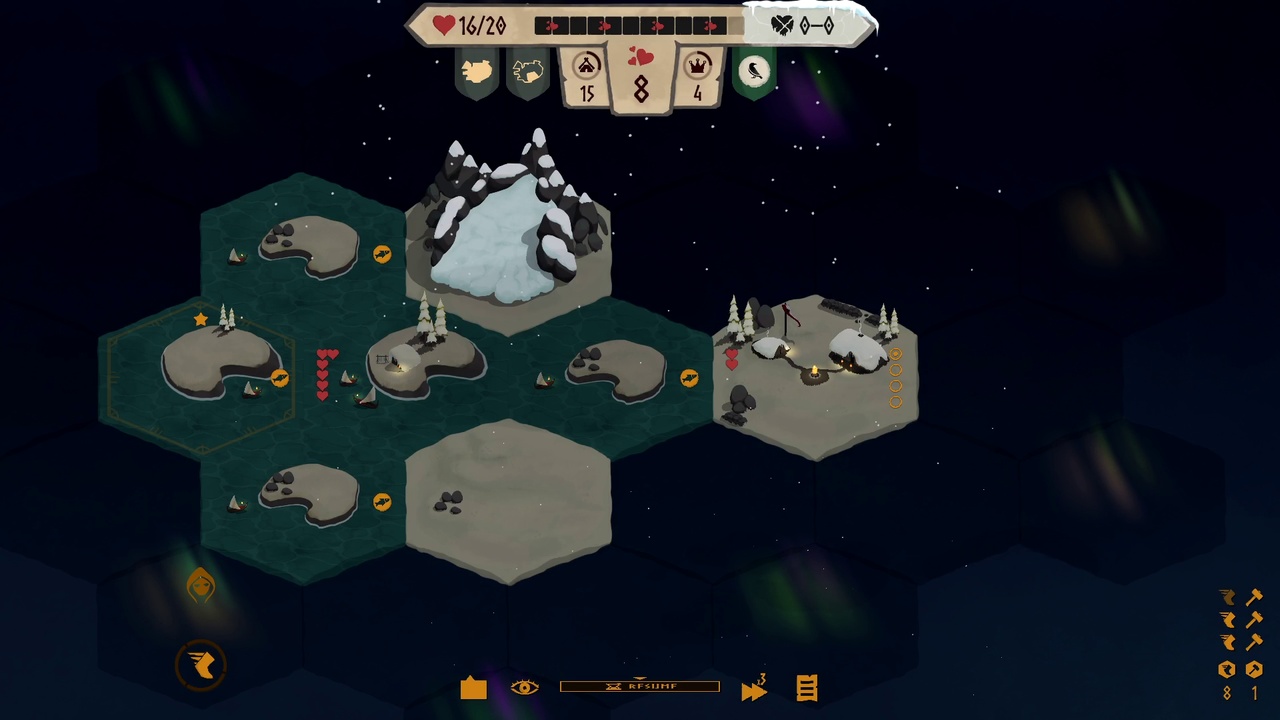
Task: Click the raven emblem on the green banner
Action: 754,70
